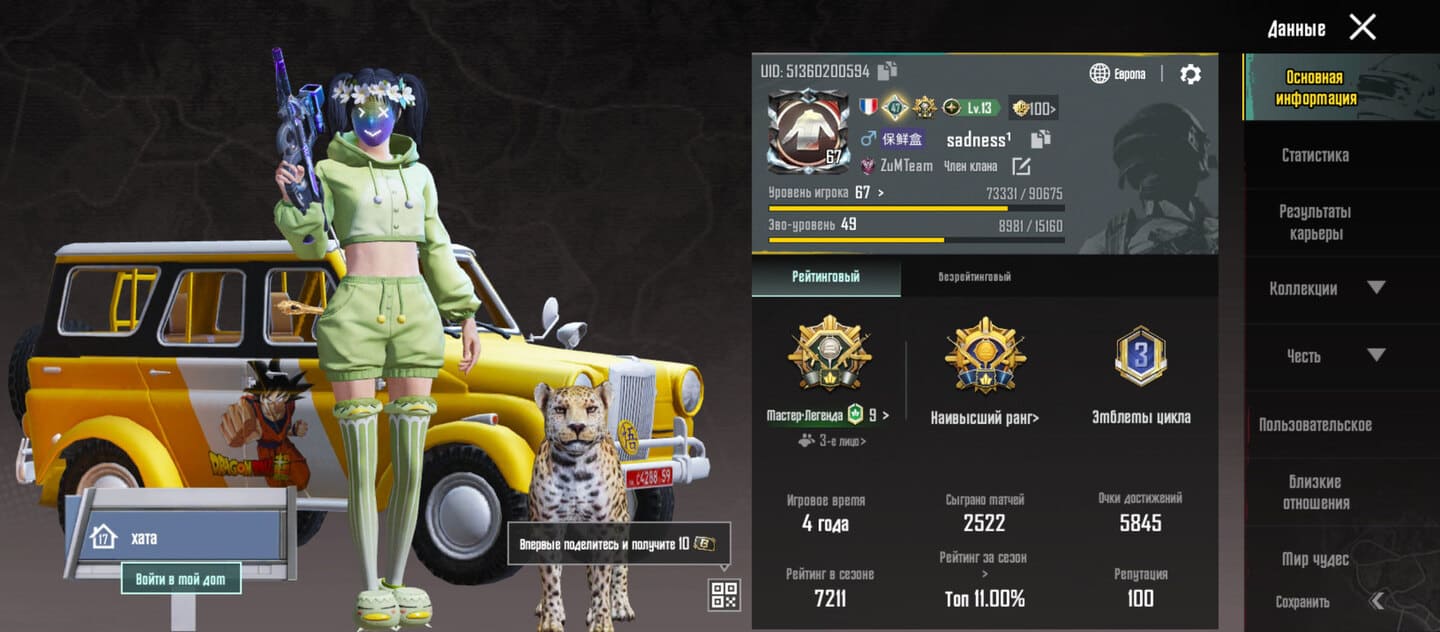
Task: Open the Статистика section
Action: pyautogui.click(x=1315, y=155)
